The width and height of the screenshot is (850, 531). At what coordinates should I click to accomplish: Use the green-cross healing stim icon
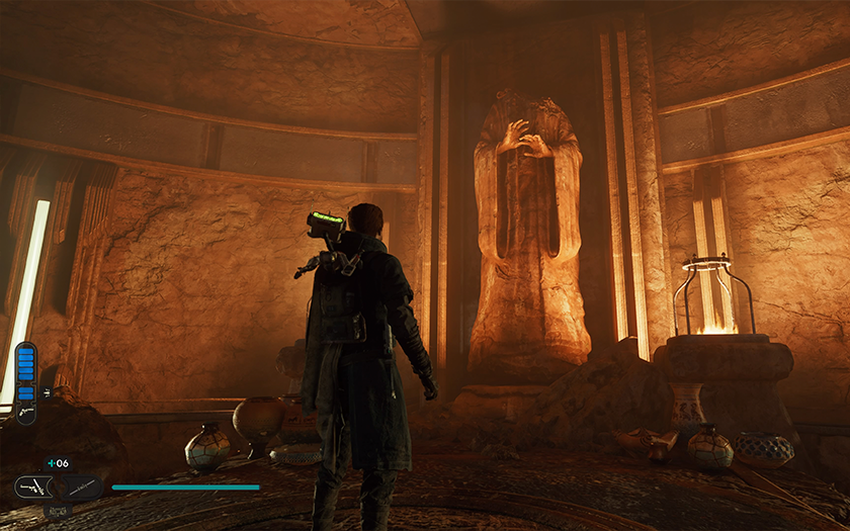[x=50, y=463]
